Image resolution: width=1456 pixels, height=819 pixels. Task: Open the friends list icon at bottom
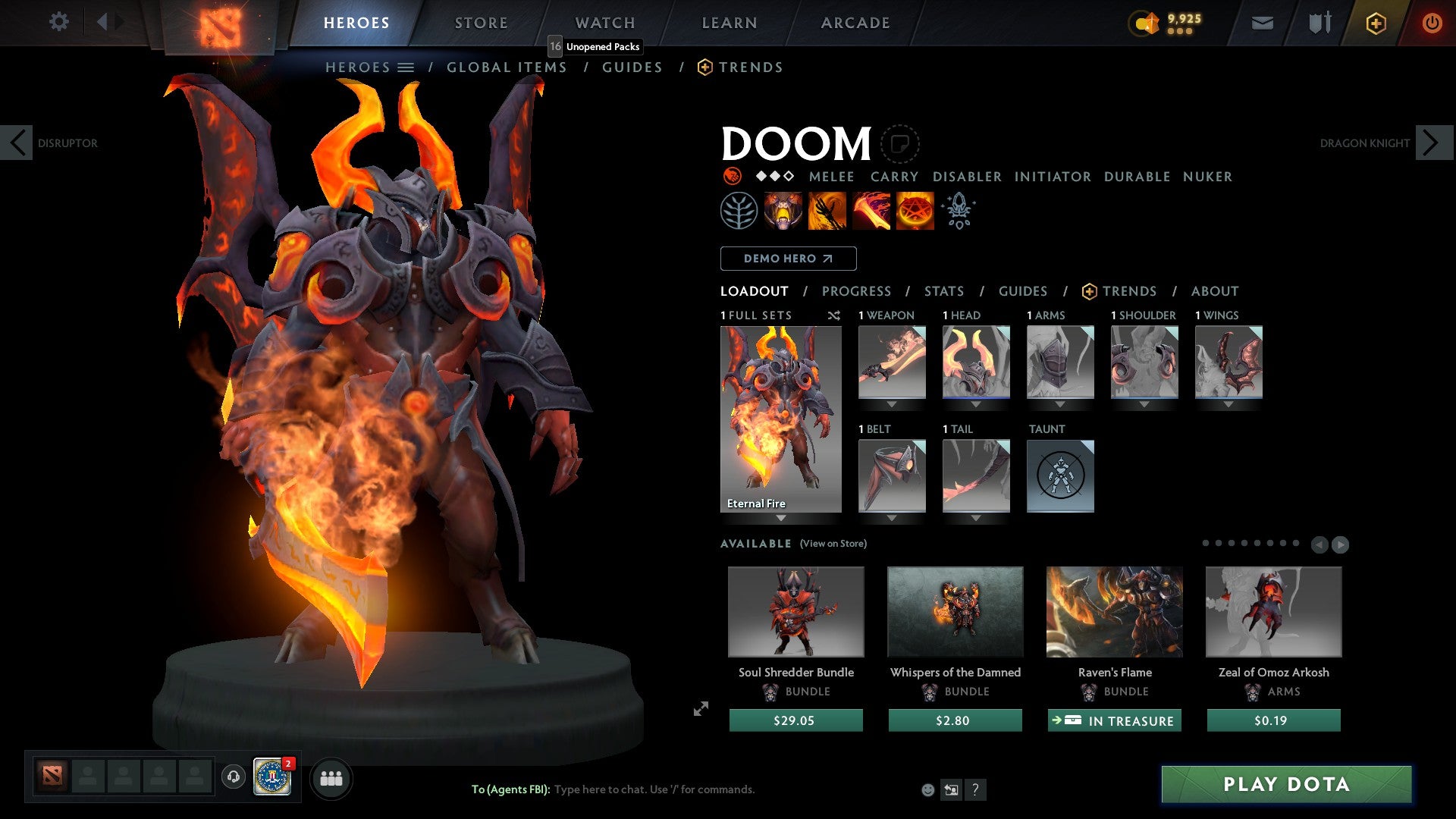point(331,777)
